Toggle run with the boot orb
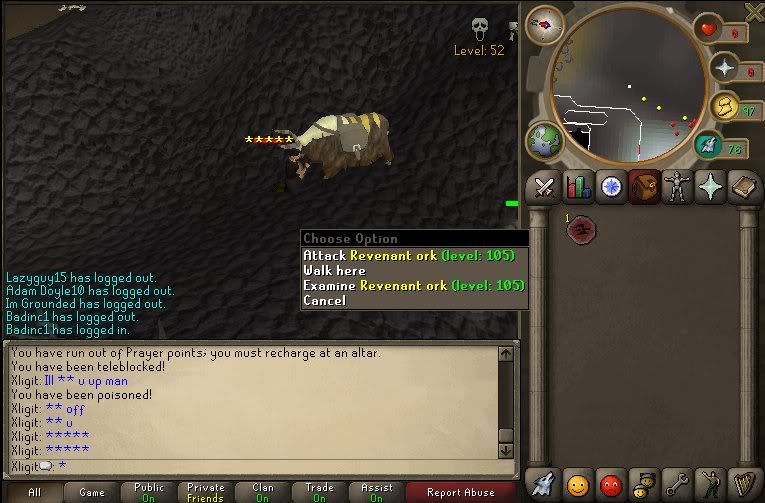Image resolution: width=765 pixels, height=503 pixels. tap(709, 146)
